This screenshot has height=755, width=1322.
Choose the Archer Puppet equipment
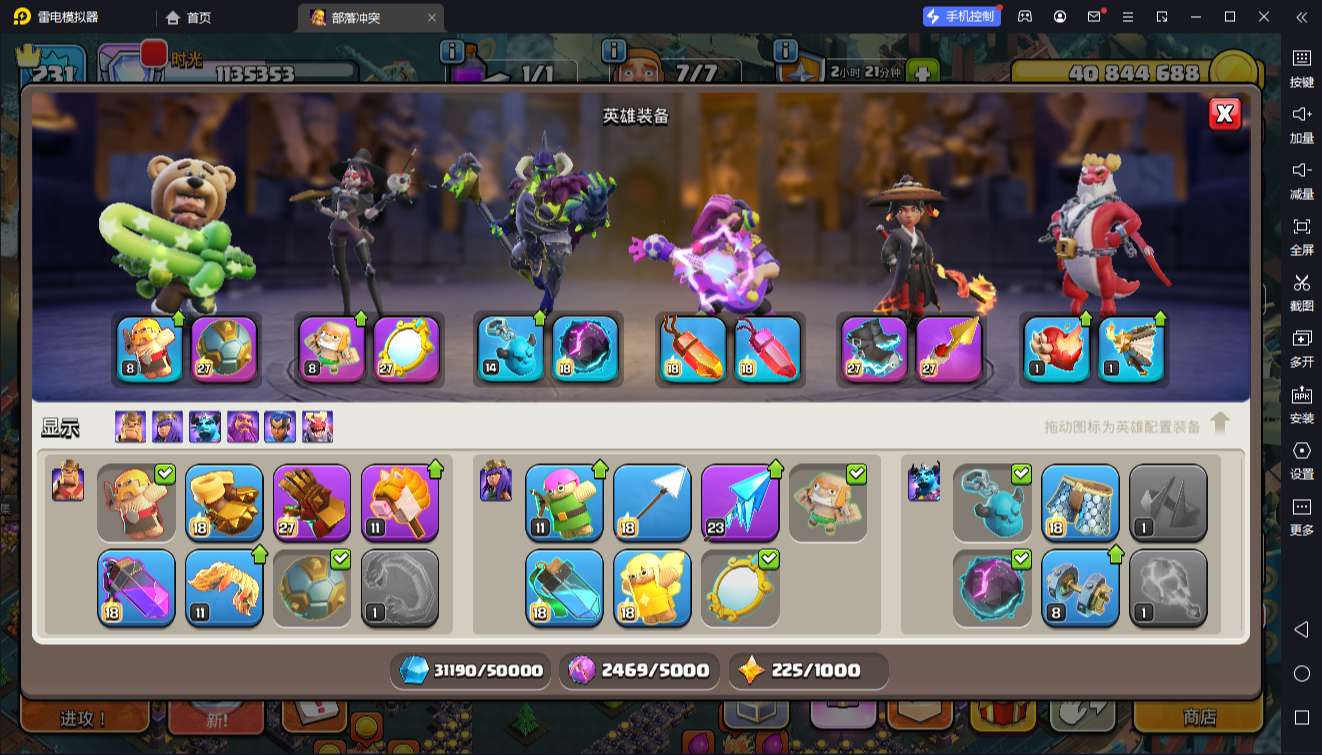[564, 502]
